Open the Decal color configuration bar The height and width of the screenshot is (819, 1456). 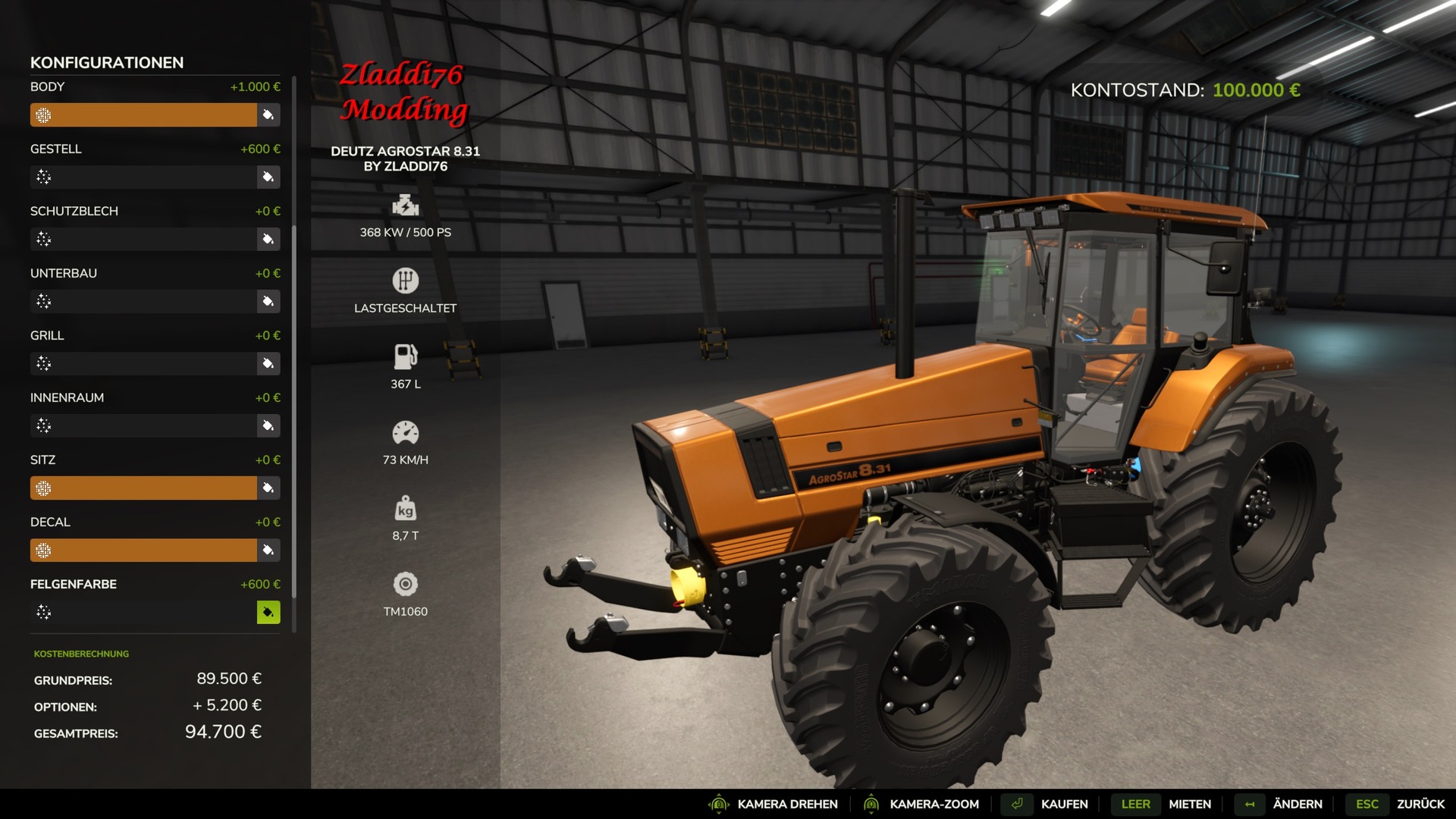pos(143,551)
